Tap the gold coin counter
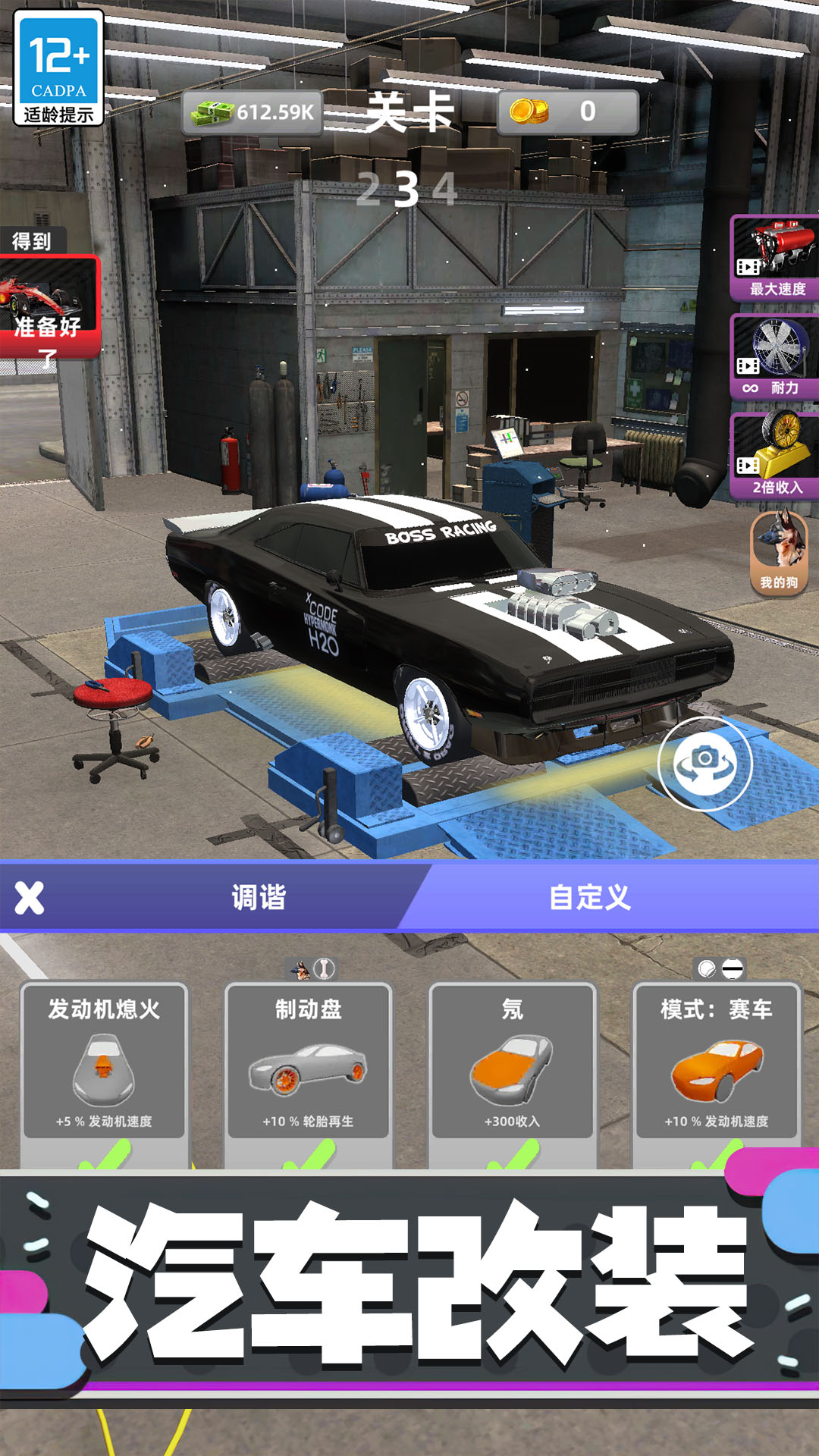Image resolution: width=819 pixels, height=1456 pixels. coord(567,112)
